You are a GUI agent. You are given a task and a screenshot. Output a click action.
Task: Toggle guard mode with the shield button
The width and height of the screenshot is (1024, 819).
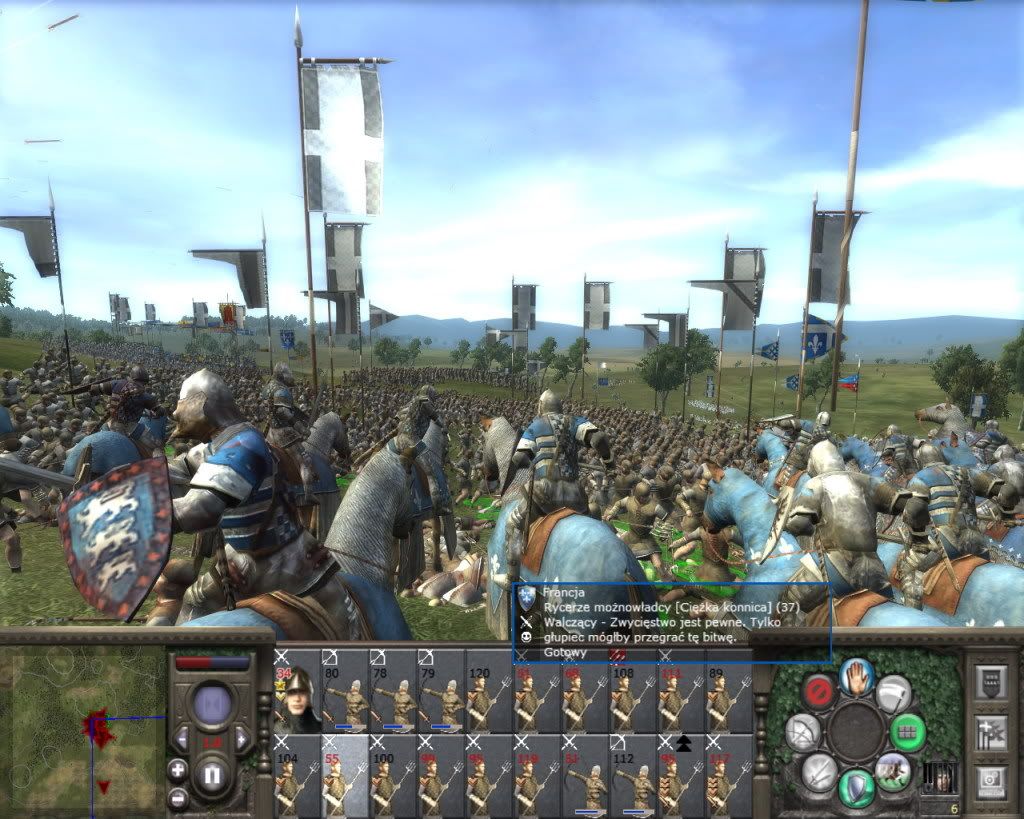click(x=856, y=786)
